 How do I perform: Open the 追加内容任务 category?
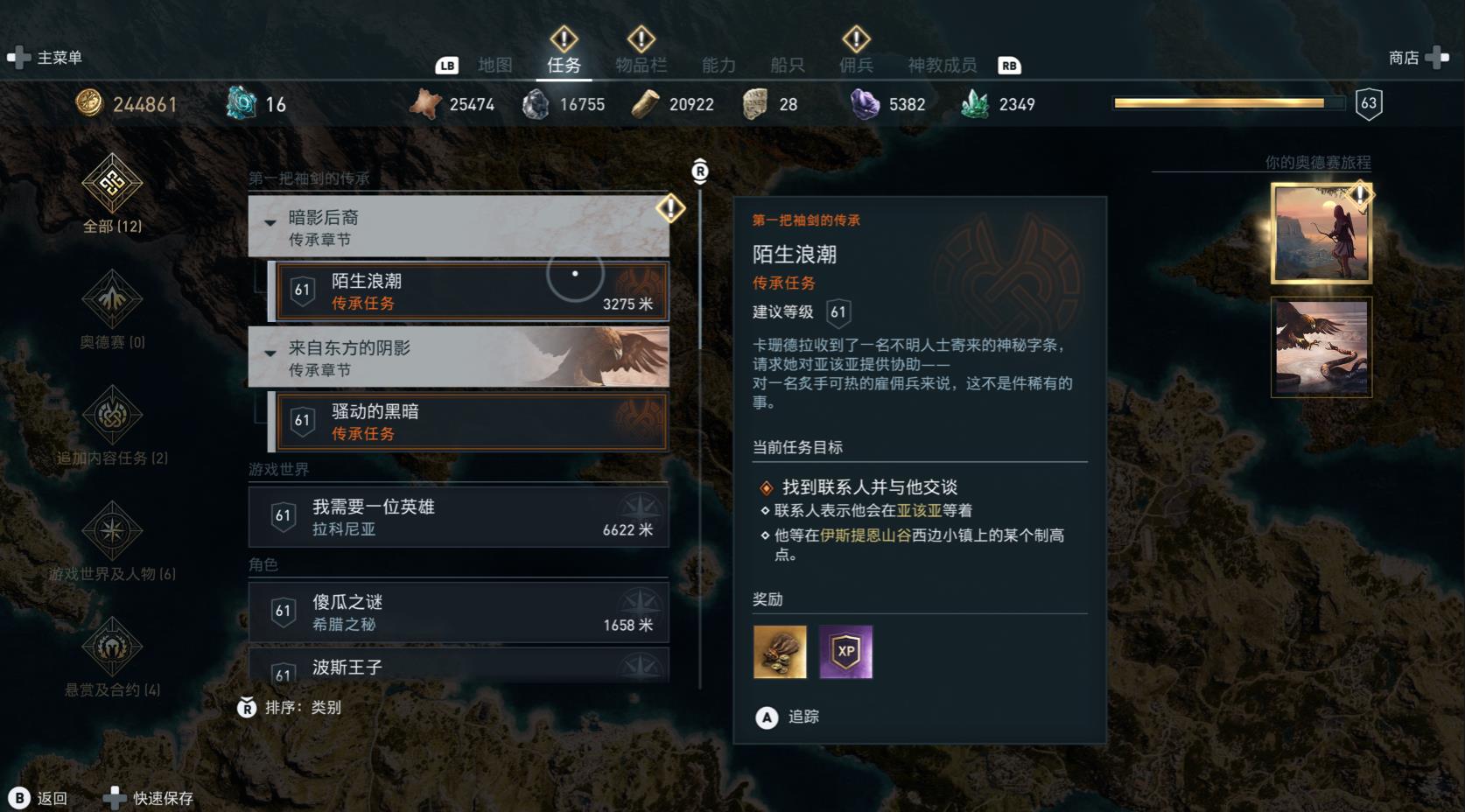tap(111, 416)
